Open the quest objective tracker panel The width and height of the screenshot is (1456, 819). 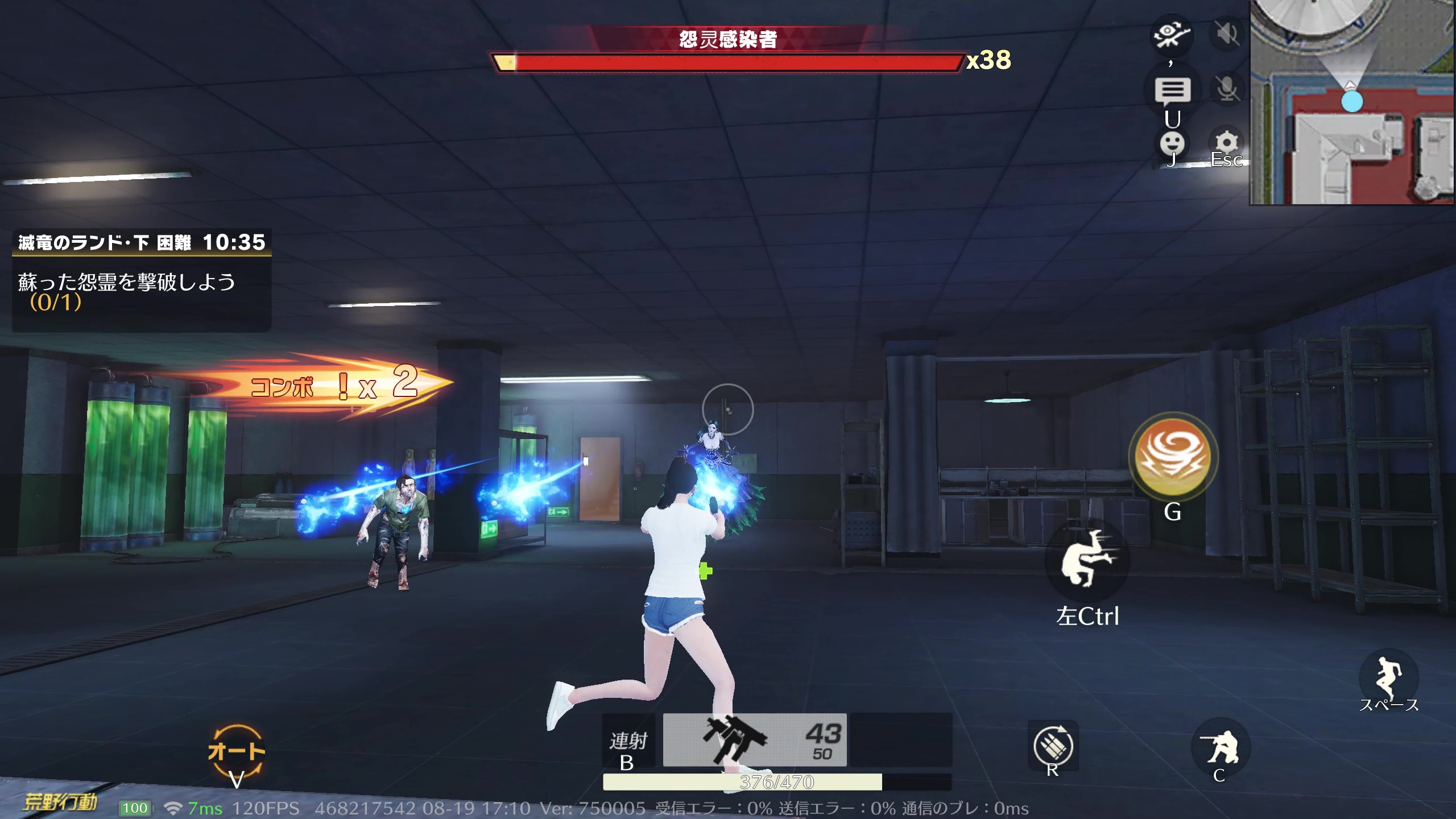click(142, 280)
